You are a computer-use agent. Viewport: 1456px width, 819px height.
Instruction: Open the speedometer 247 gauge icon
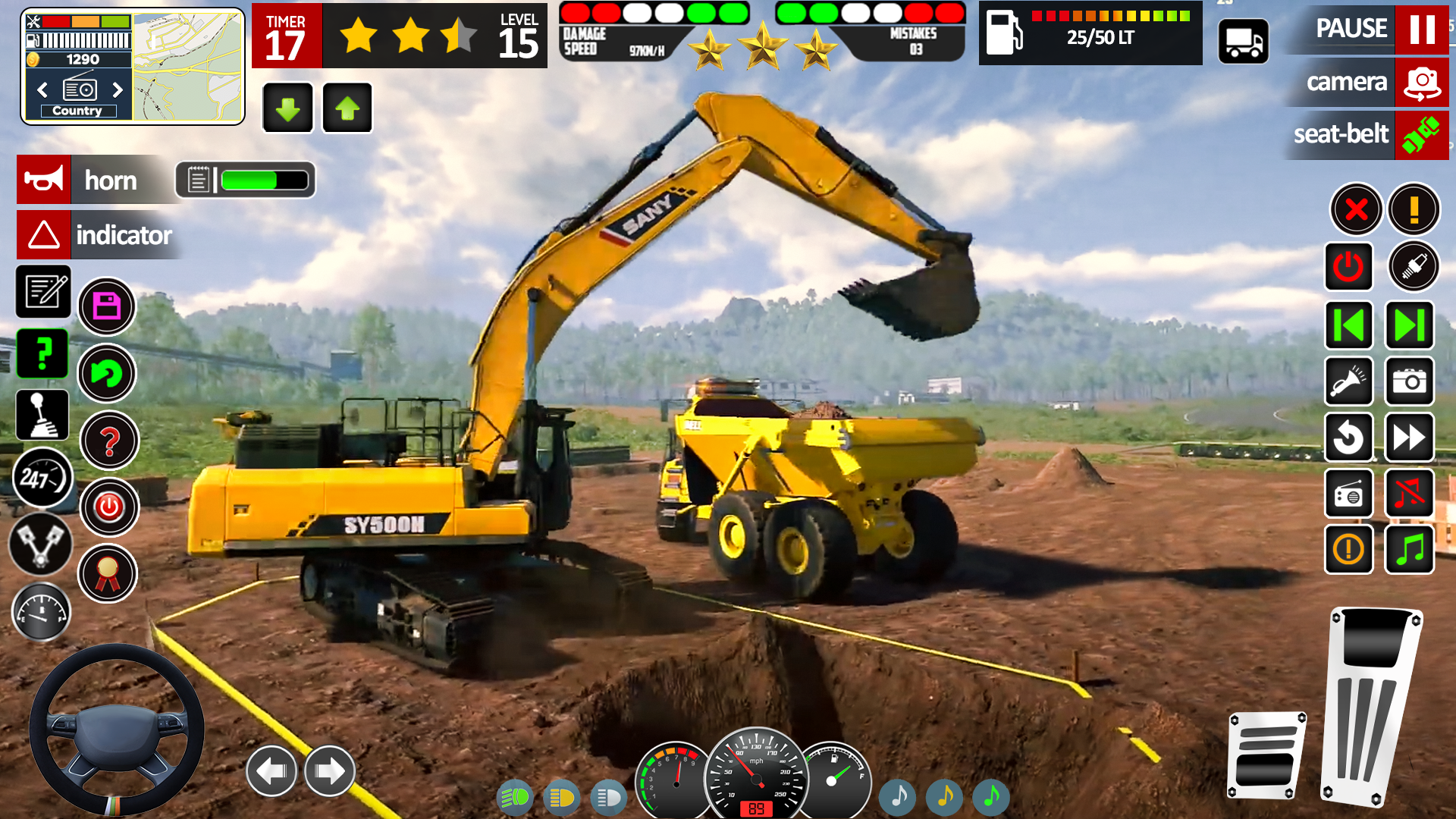[42, 479]
